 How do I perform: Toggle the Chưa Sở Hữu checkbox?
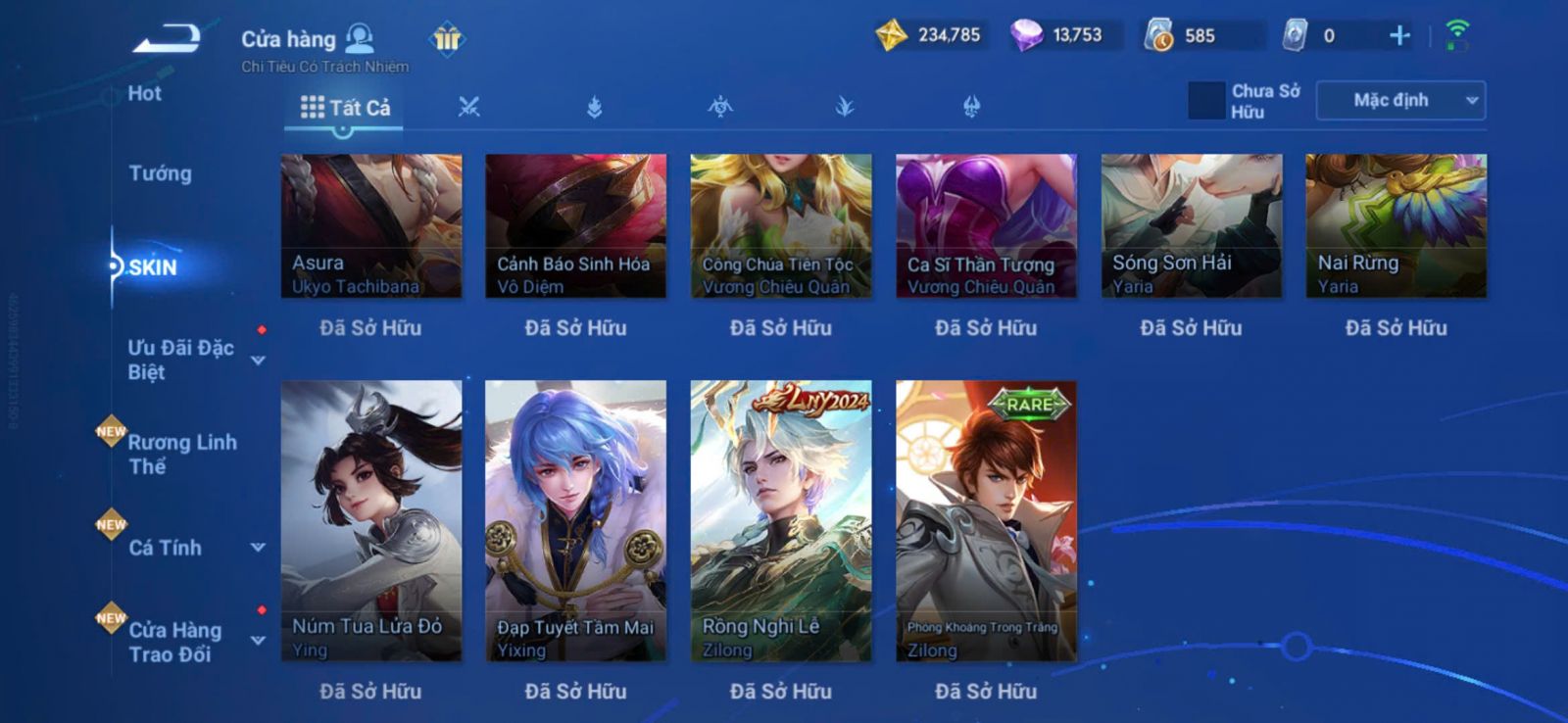[x=1206, y=101]
